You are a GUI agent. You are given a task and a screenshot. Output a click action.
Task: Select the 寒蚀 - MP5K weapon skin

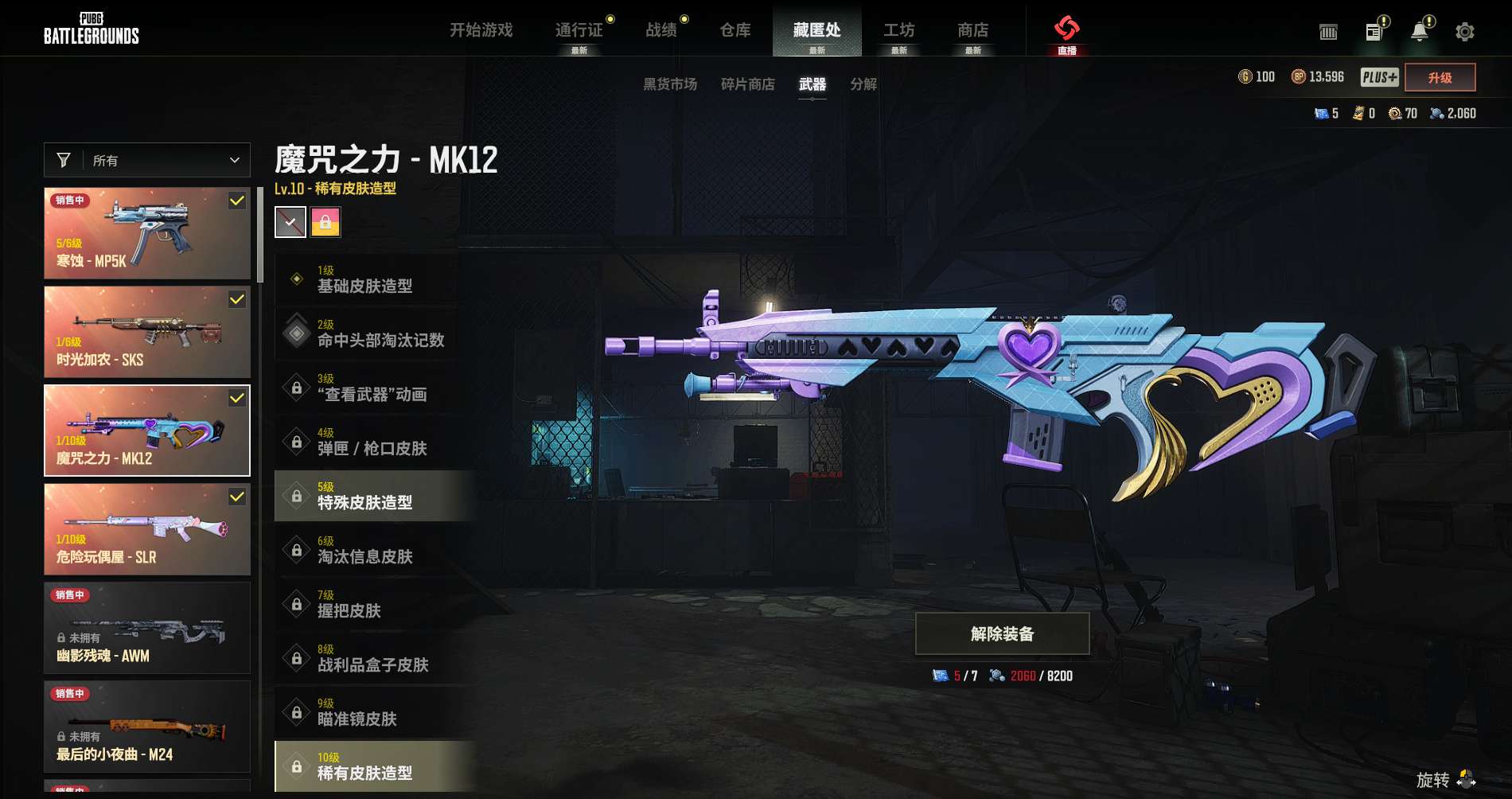pyautogui.click(x=147, y=233)
